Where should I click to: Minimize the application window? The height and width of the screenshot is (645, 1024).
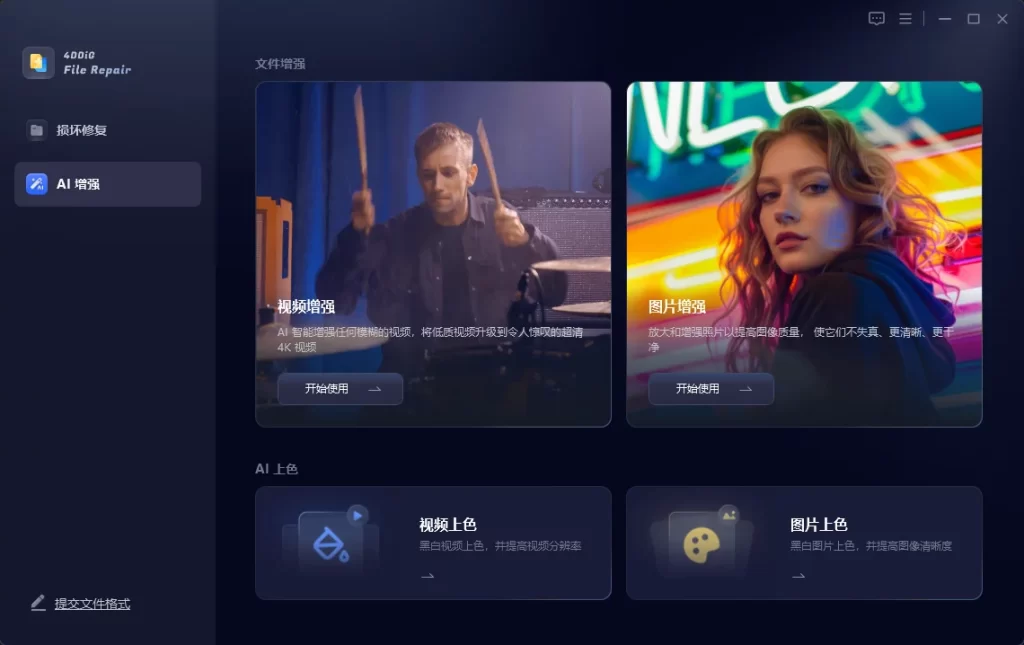[x=944, y=19]
